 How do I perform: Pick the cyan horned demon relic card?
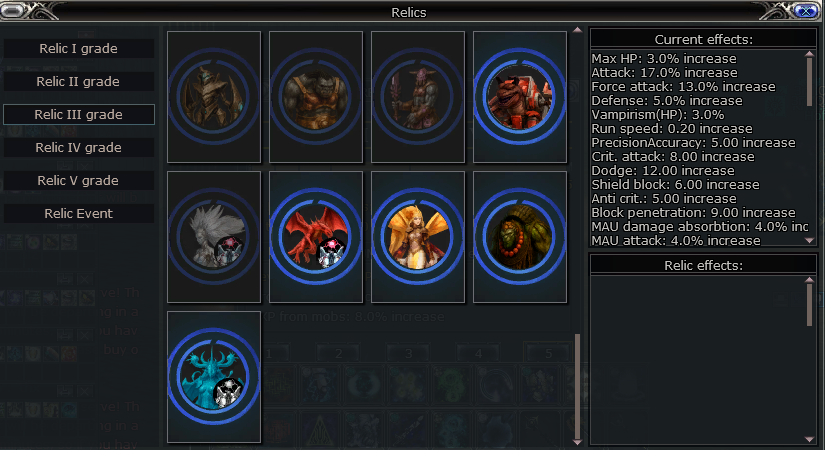point(214,377)
